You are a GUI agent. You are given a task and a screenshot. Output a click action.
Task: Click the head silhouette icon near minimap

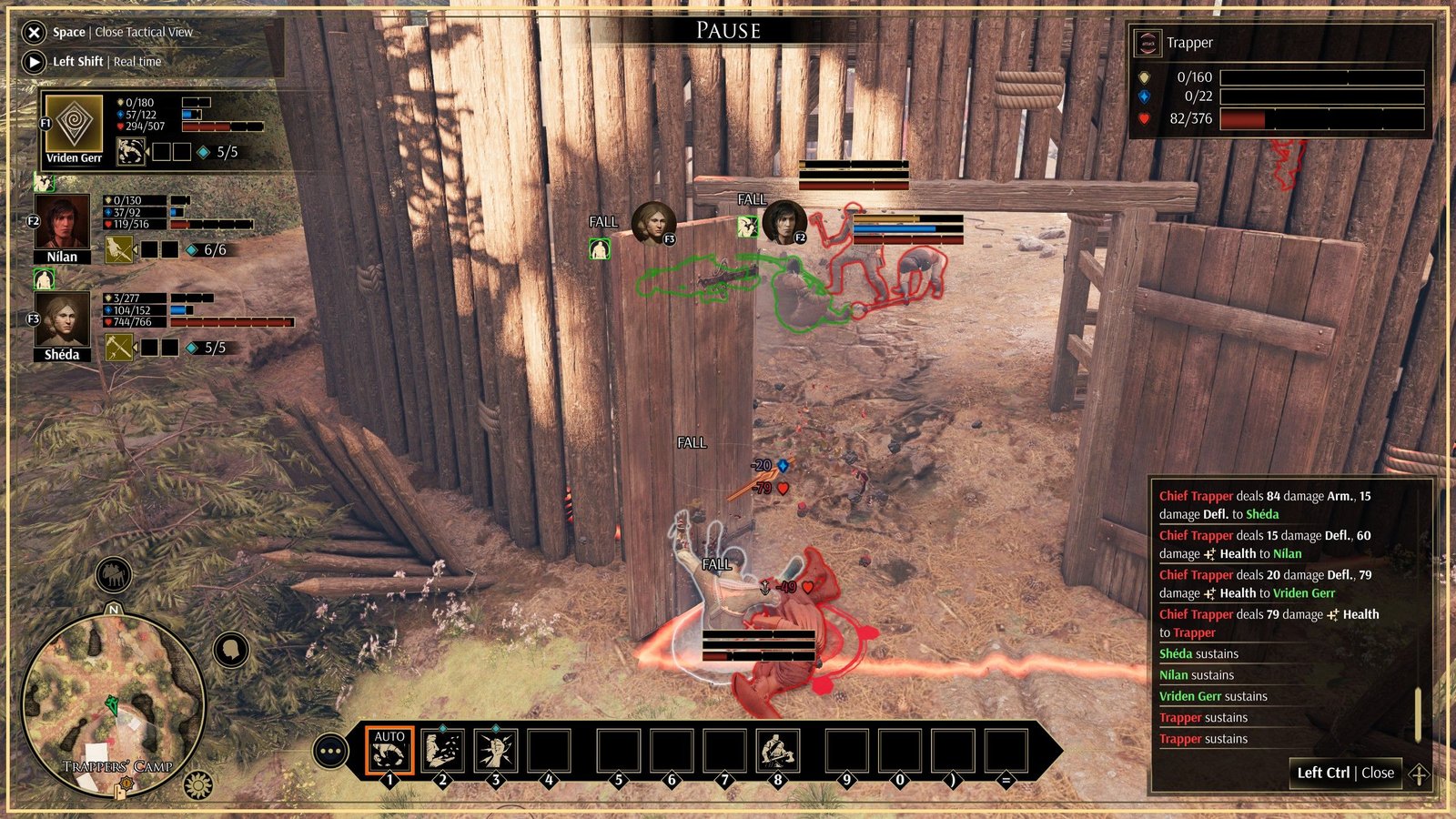tap(231, 650)
